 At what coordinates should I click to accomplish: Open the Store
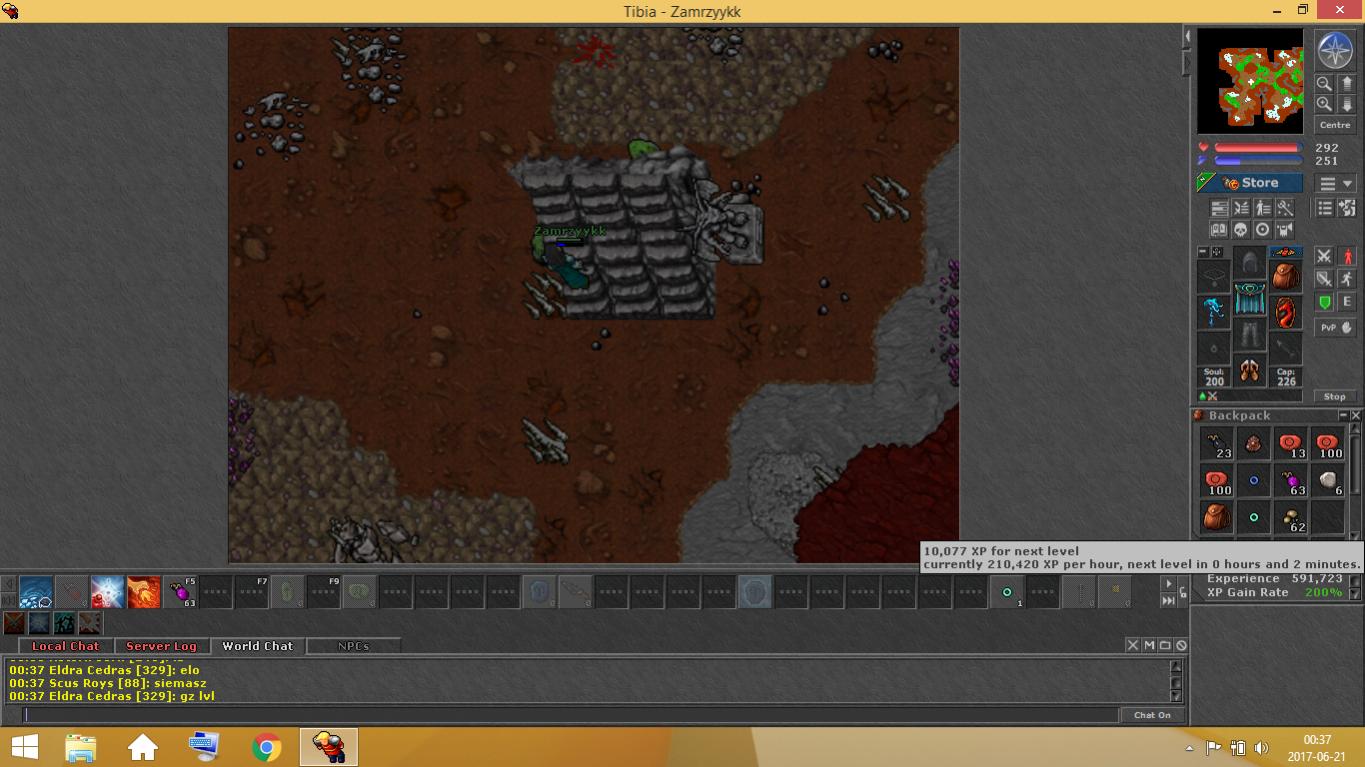(1251, 183)
